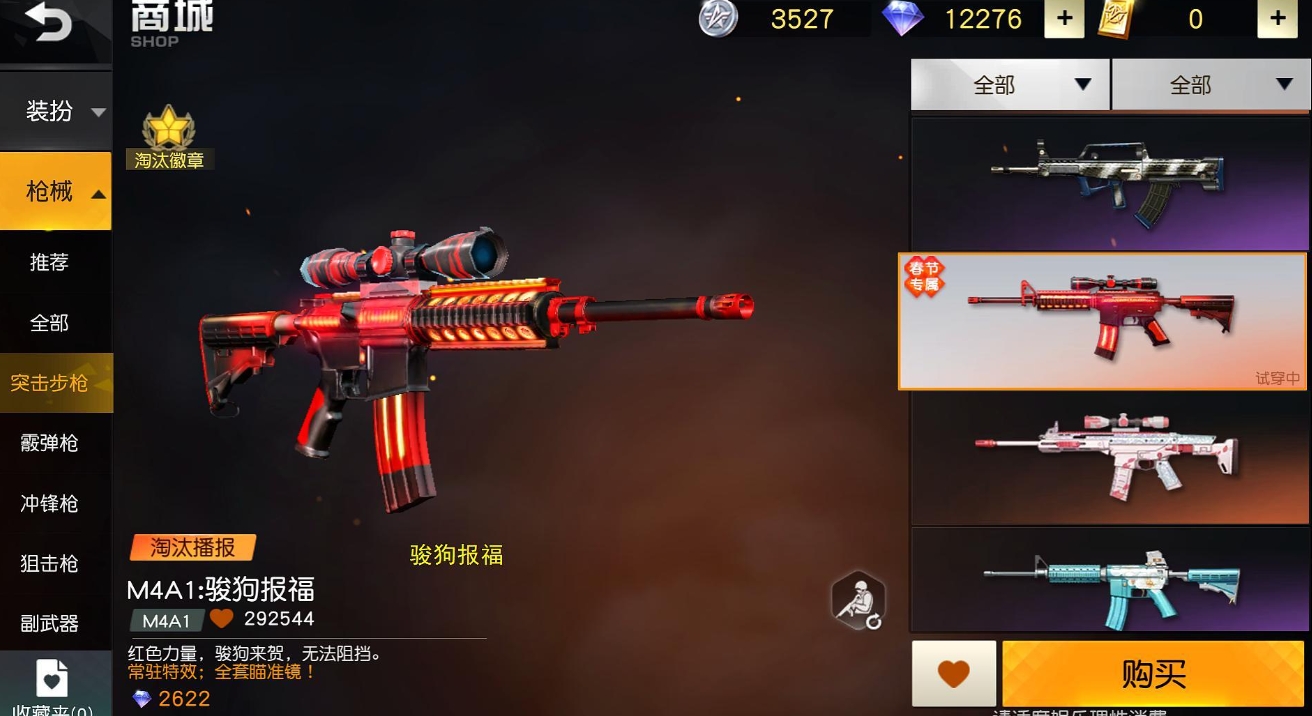Favorite this weapon with the heart button
1312x716 pixels.
(954, 674)
